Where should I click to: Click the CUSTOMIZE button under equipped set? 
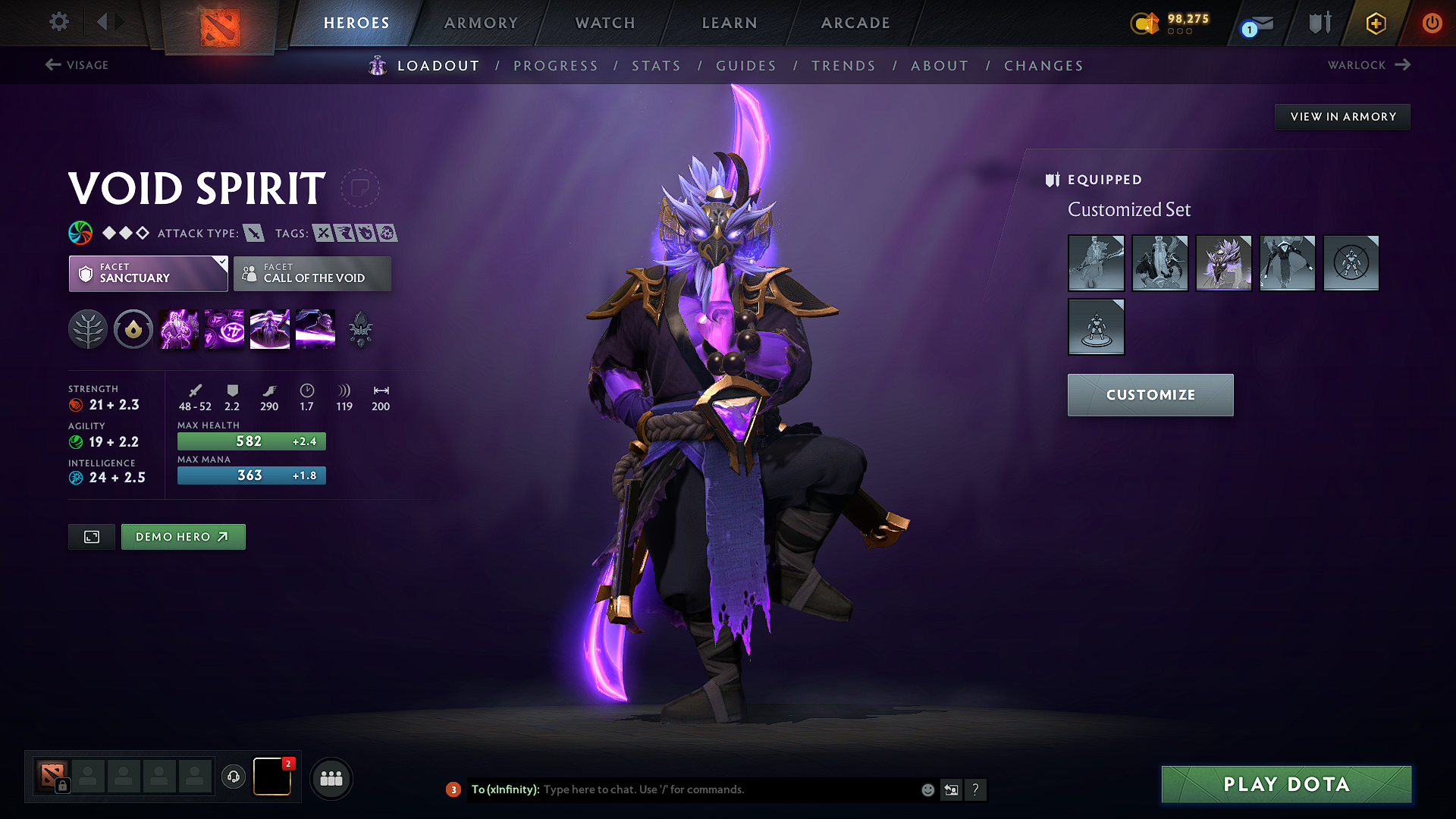1150,395
